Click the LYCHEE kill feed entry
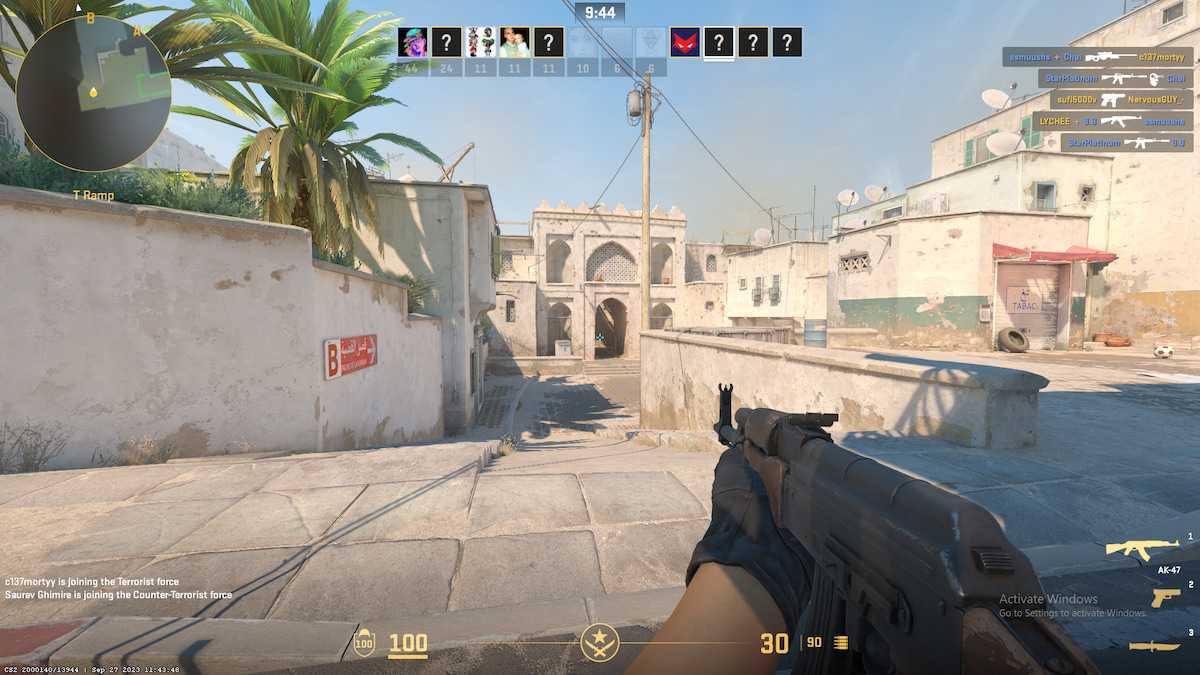 click(x=1114, y=121)
